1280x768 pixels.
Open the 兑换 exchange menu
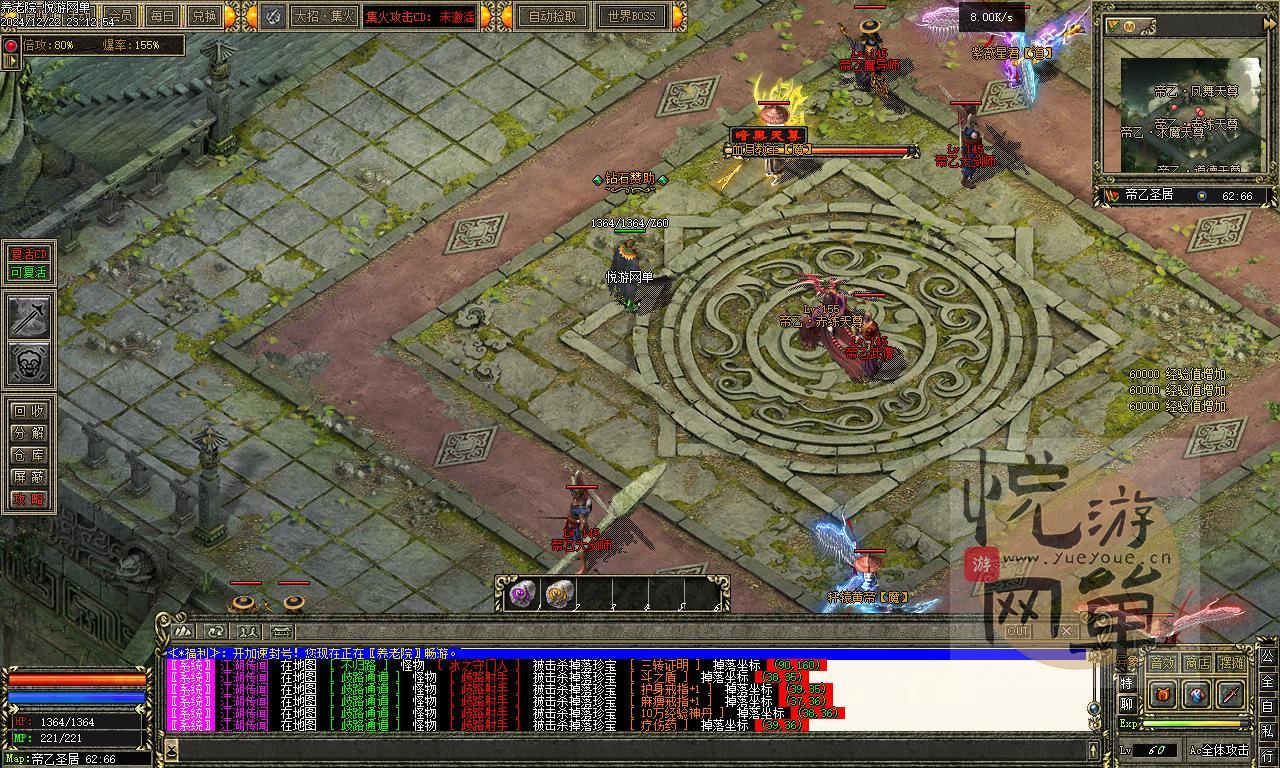205,16
